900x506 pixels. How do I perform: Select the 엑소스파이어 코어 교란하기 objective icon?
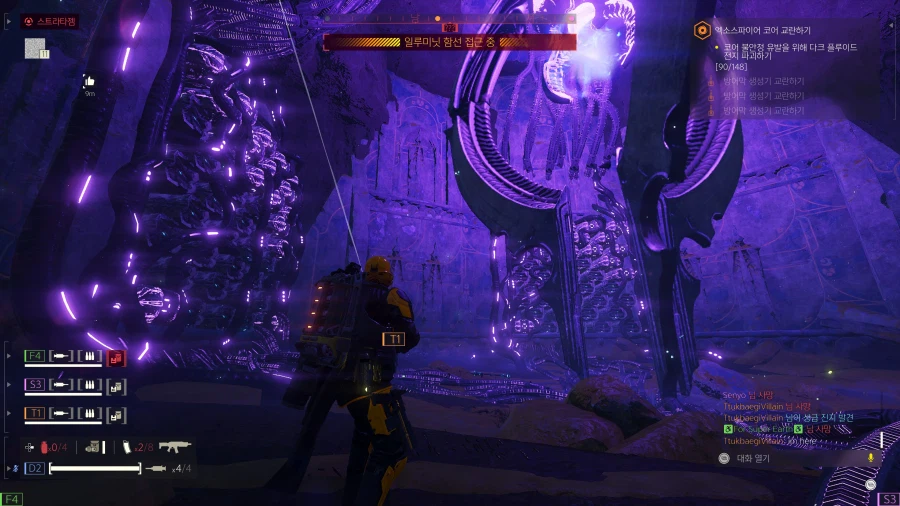pyautogui.click(x=702, y=31)
